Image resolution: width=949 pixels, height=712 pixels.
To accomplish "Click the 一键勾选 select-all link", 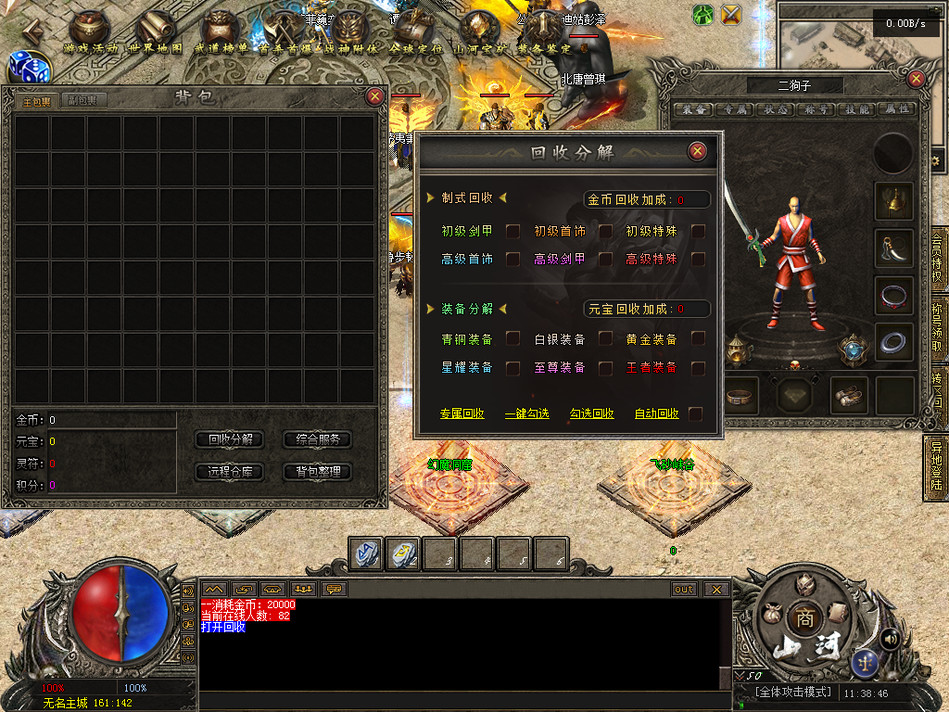I will click(527, 414).
